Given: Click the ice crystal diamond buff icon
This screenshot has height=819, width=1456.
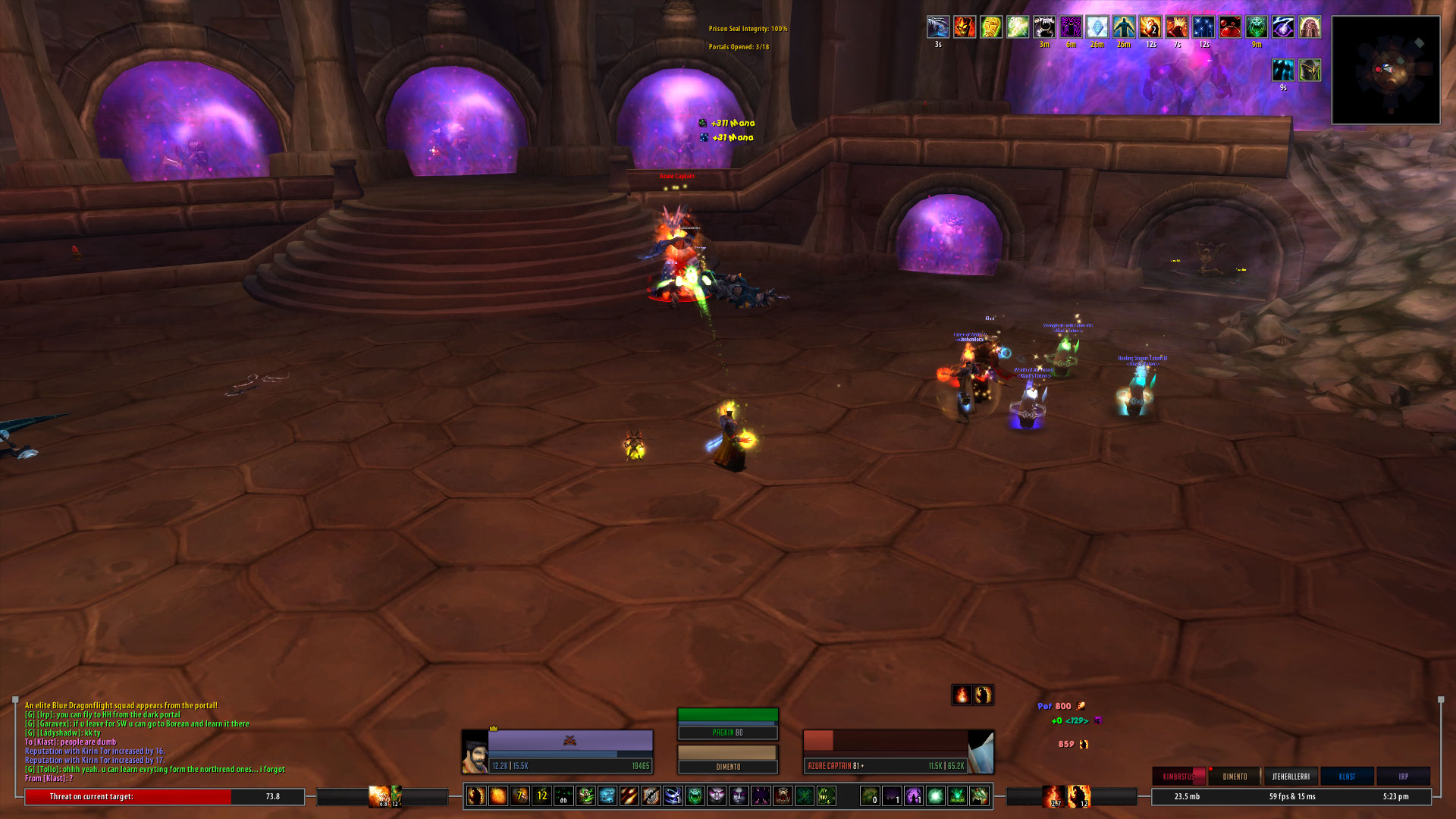Looking at the screenshot, I should (1097, 27).
